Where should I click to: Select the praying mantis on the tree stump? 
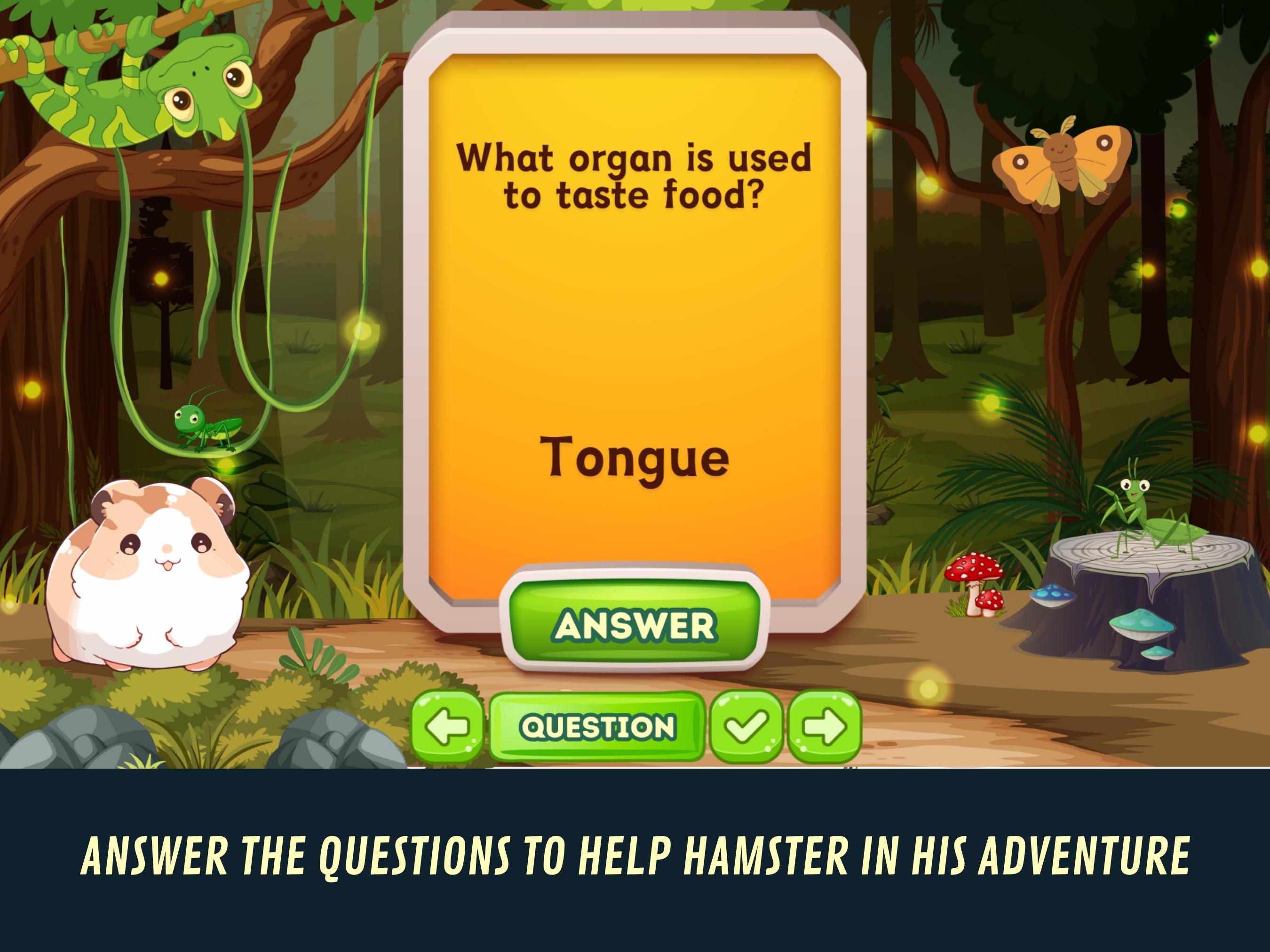click(x=1154, y=517)
